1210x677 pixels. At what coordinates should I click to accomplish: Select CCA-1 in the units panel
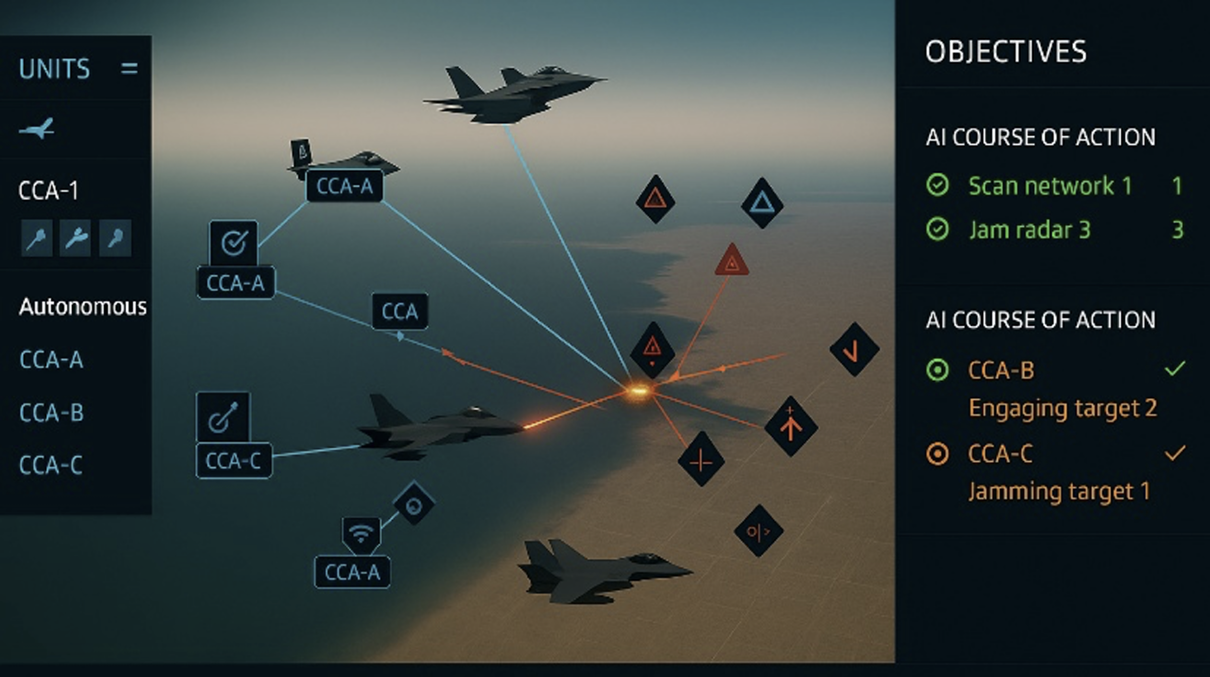click(x=48, y=191)
